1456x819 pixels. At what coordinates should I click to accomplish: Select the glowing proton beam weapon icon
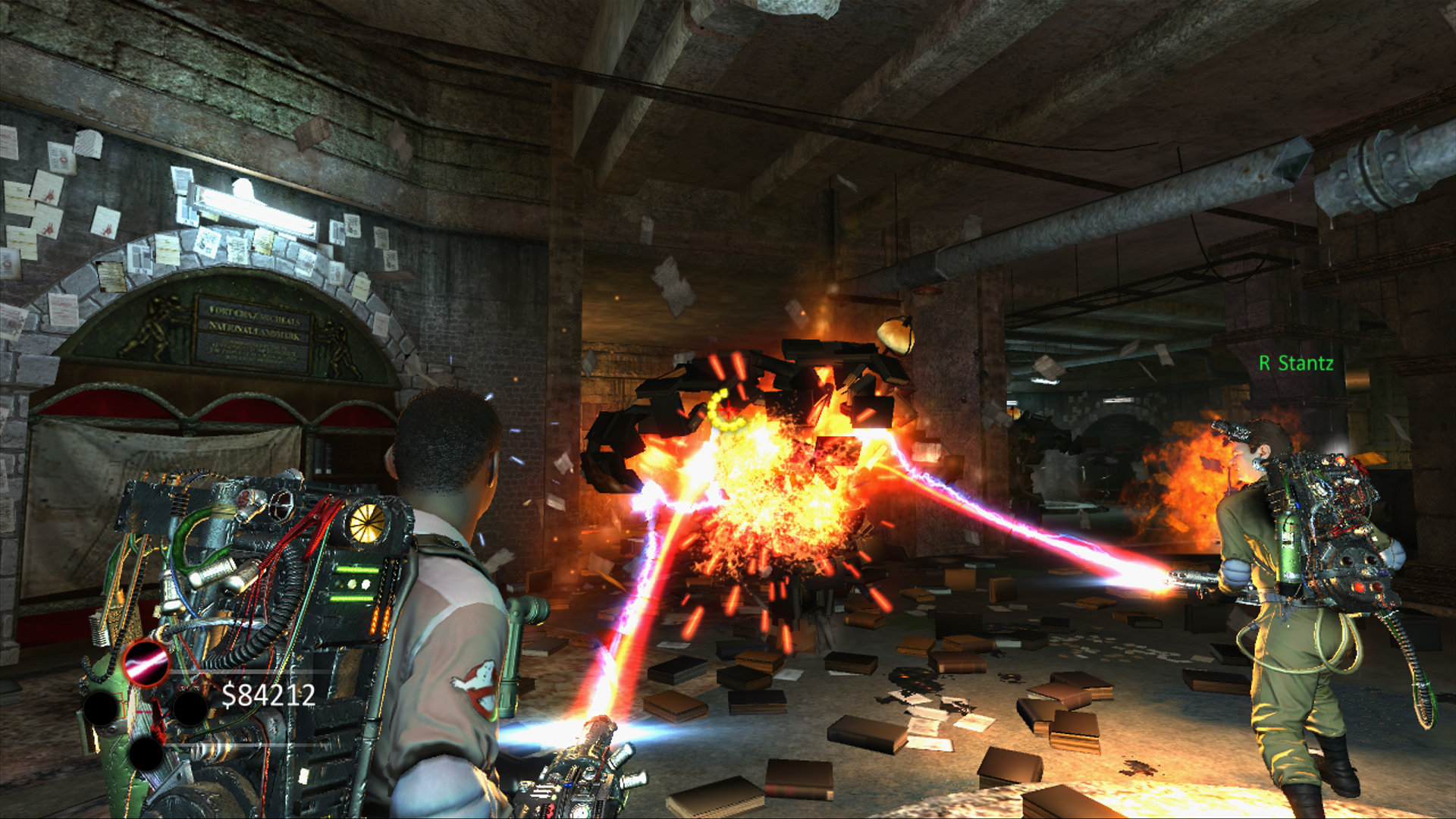[146, 664]
